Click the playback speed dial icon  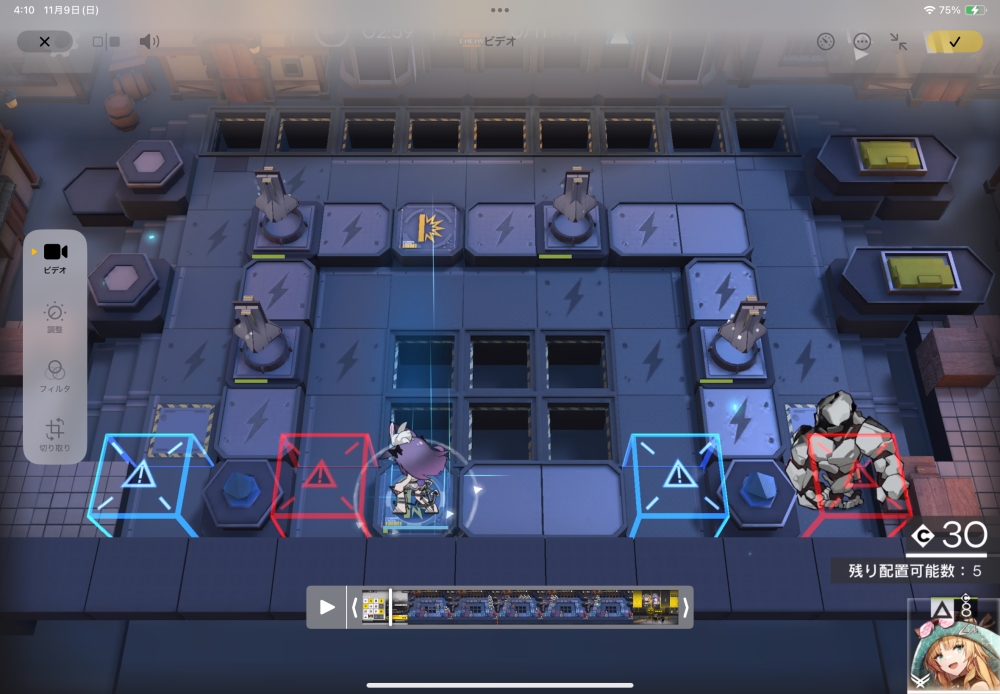point(825,42)
